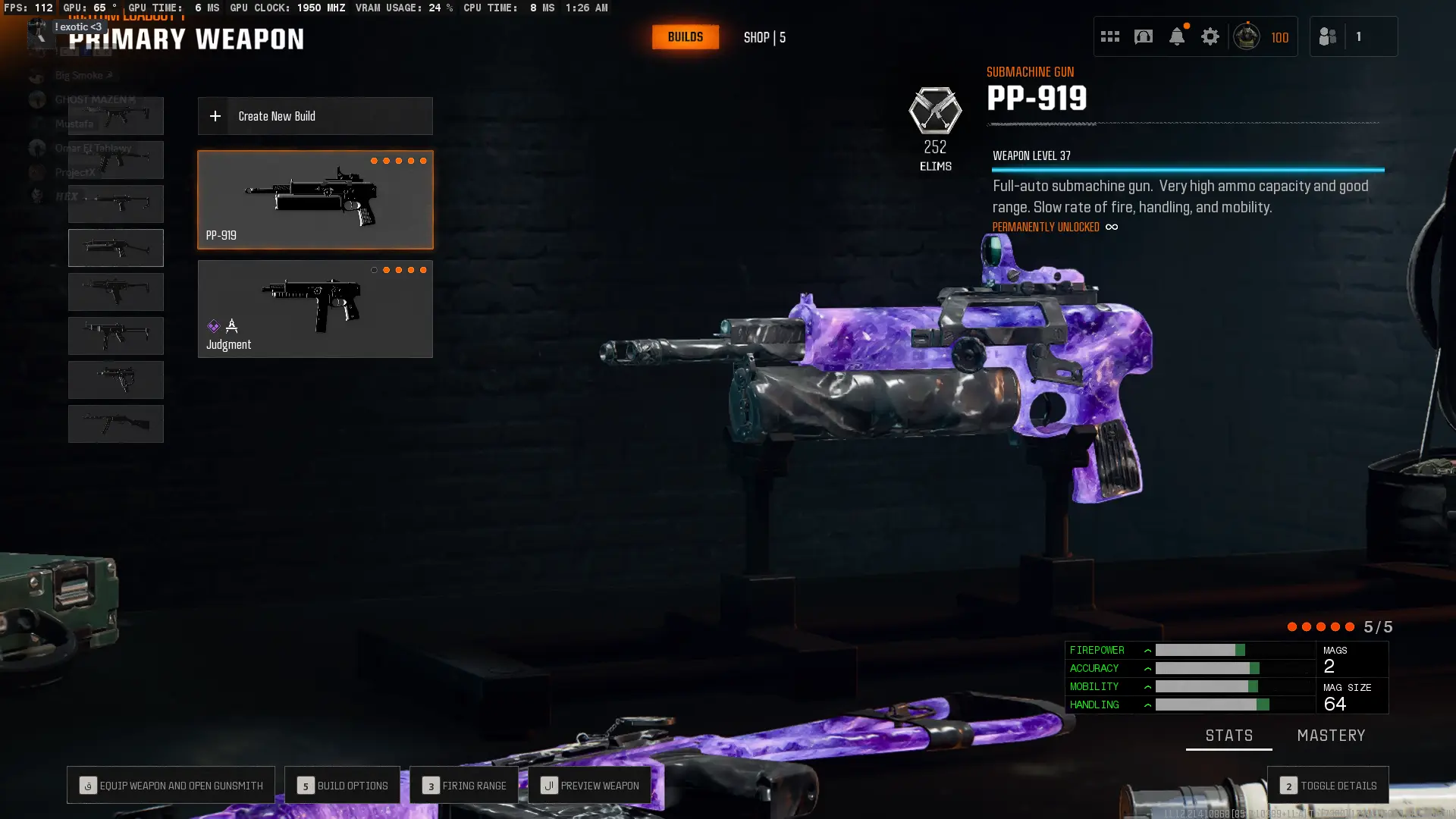
Task: Open the settings gear icon
Action: pos(1210,36)
